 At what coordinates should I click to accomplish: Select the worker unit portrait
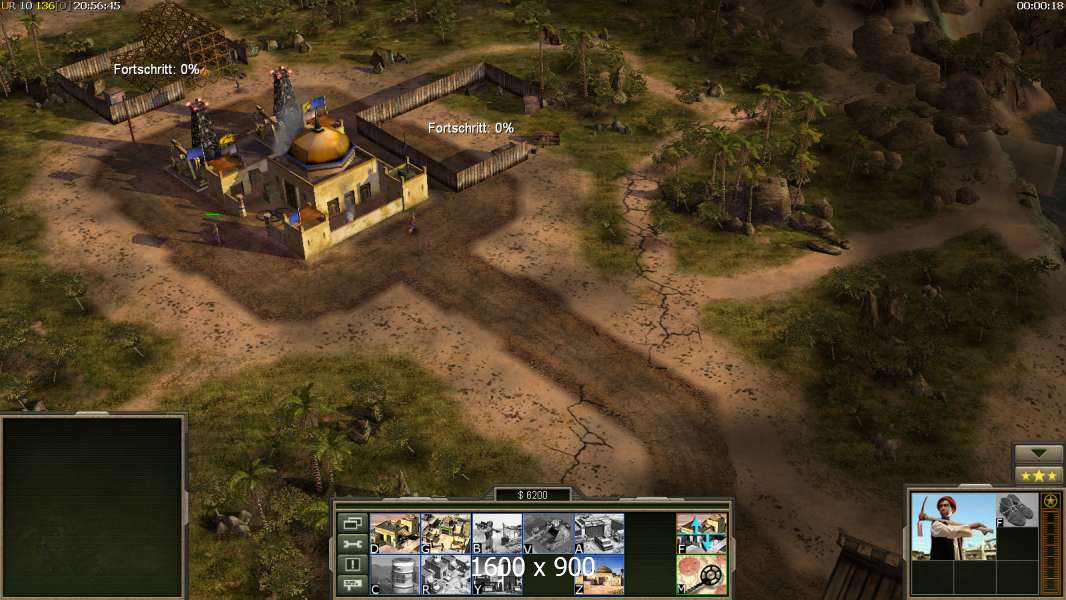(953, 527)
